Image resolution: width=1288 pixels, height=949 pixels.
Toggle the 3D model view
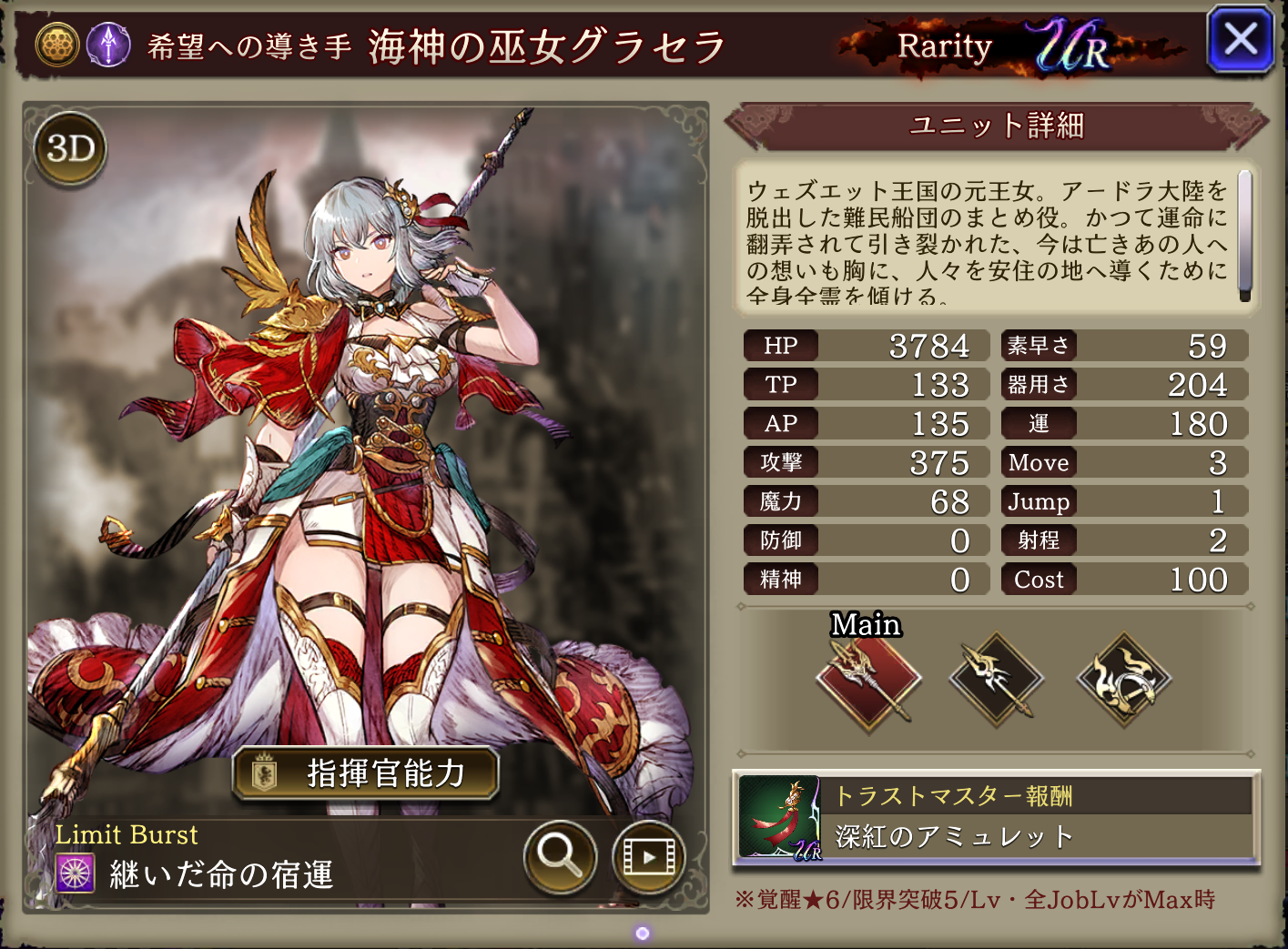(70, 148)
